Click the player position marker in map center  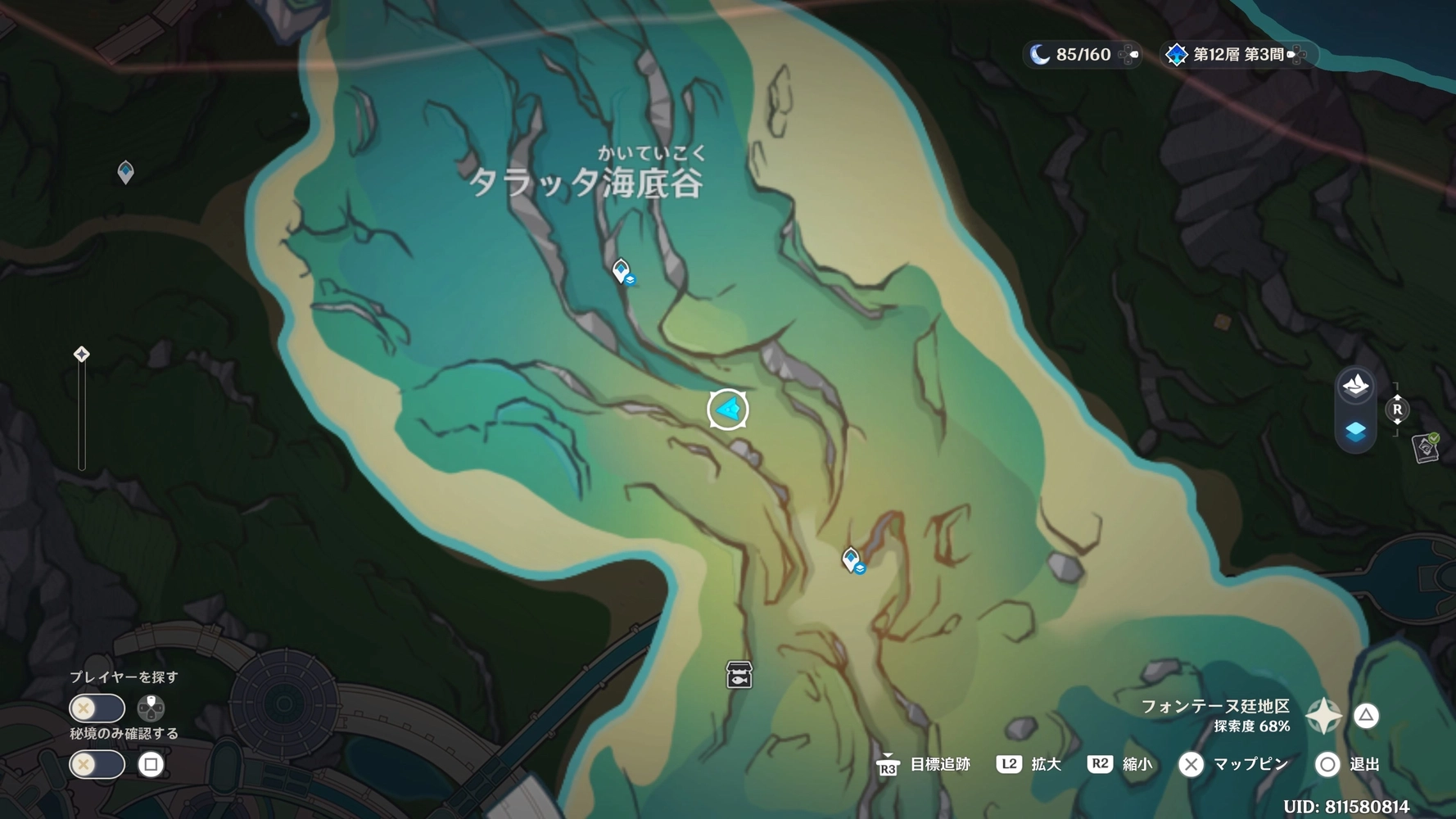pyautogui.click(x=728, y=408)
